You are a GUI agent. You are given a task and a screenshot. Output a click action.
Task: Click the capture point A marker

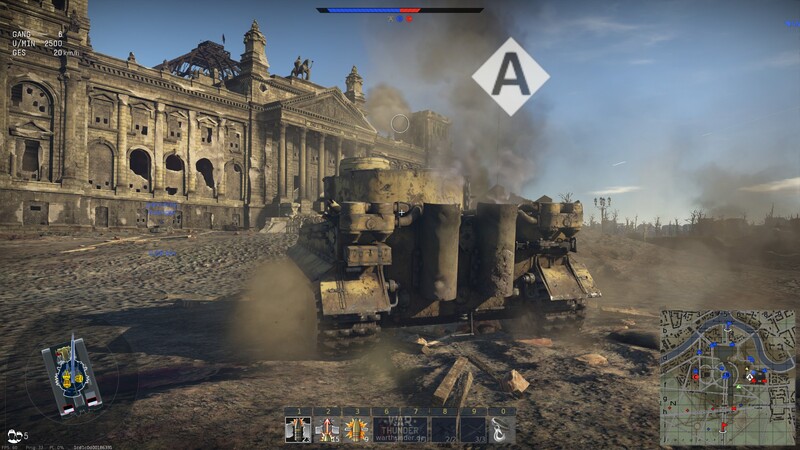pyautogui.click(x=510, y=76)
